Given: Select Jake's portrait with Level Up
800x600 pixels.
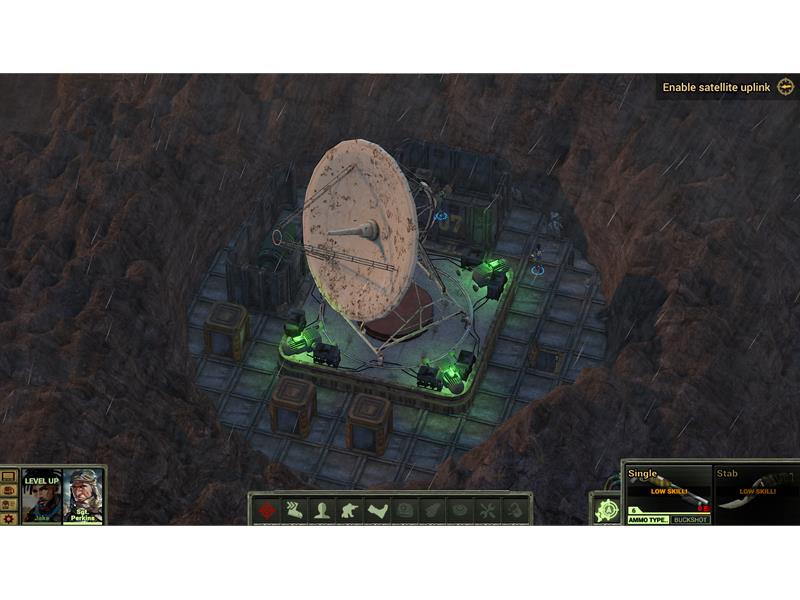Looking at the screenshot, I should pyautogui.click(x=42, y=495).
